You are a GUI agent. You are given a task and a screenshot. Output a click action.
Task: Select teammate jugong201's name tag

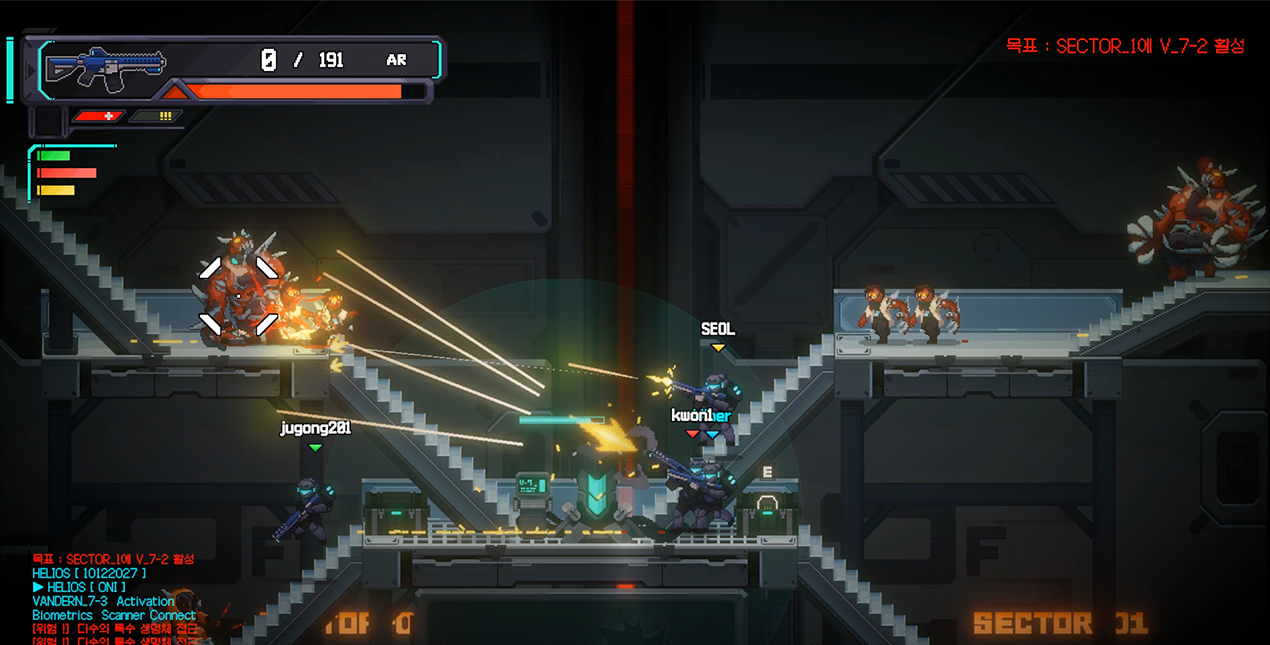click(315, 428)
